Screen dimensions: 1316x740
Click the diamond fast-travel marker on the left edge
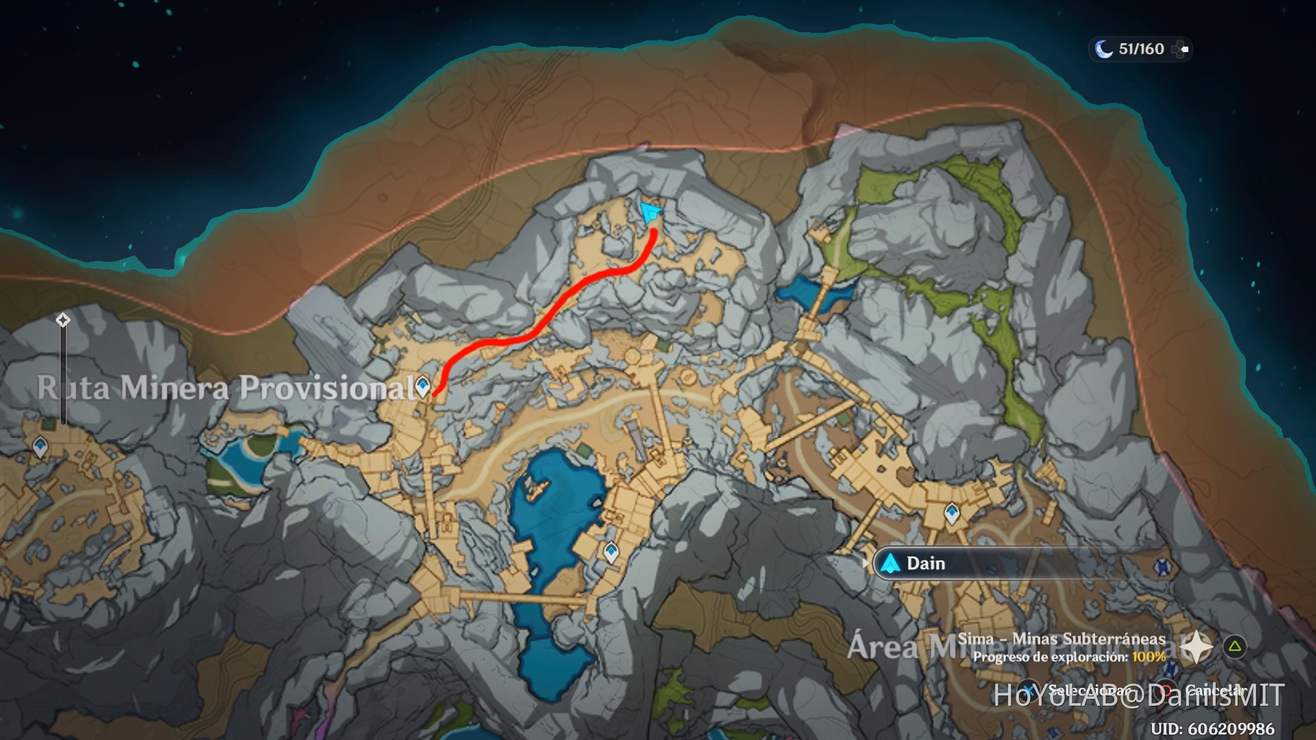62,320
